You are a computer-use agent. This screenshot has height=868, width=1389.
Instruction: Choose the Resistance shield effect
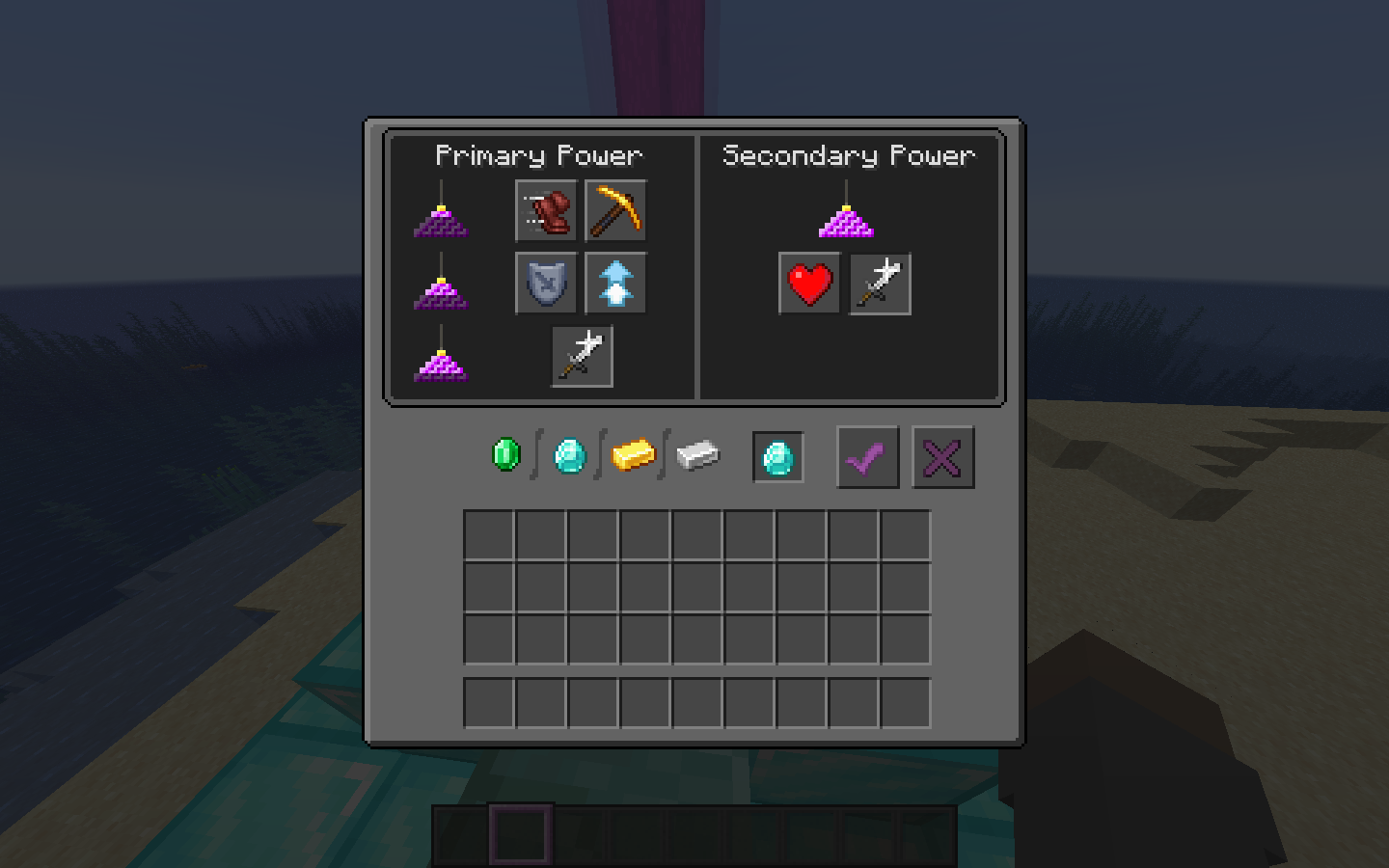545,284
